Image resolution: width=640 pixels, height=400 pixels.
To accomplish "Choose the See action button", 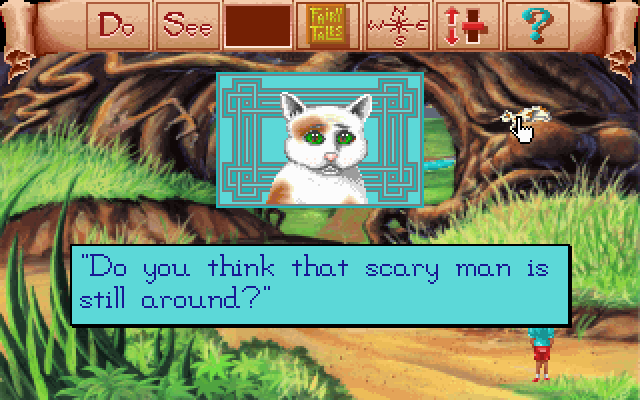I will (190, 26).
